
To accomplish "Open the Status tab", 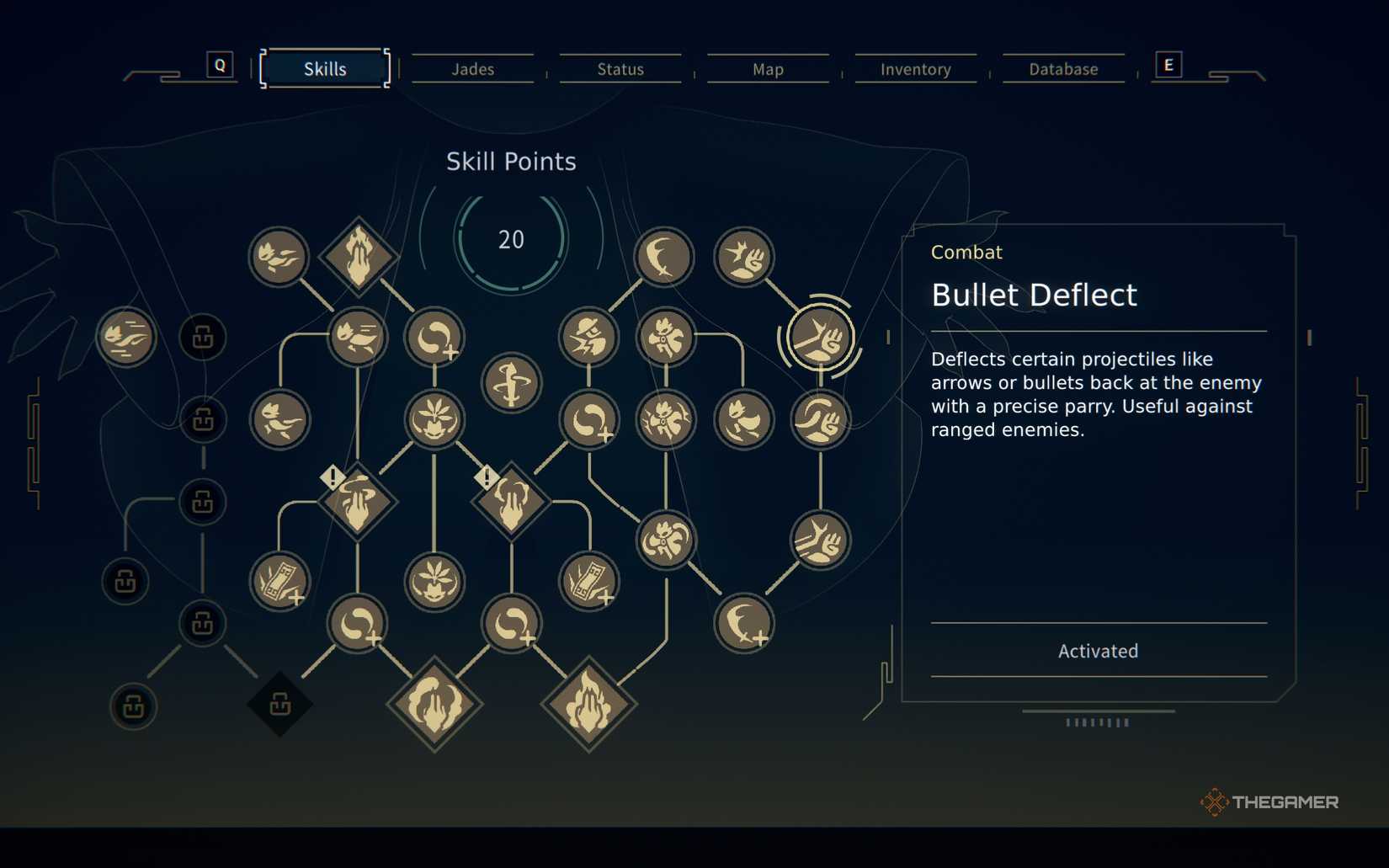I will [x=620, y=69].
